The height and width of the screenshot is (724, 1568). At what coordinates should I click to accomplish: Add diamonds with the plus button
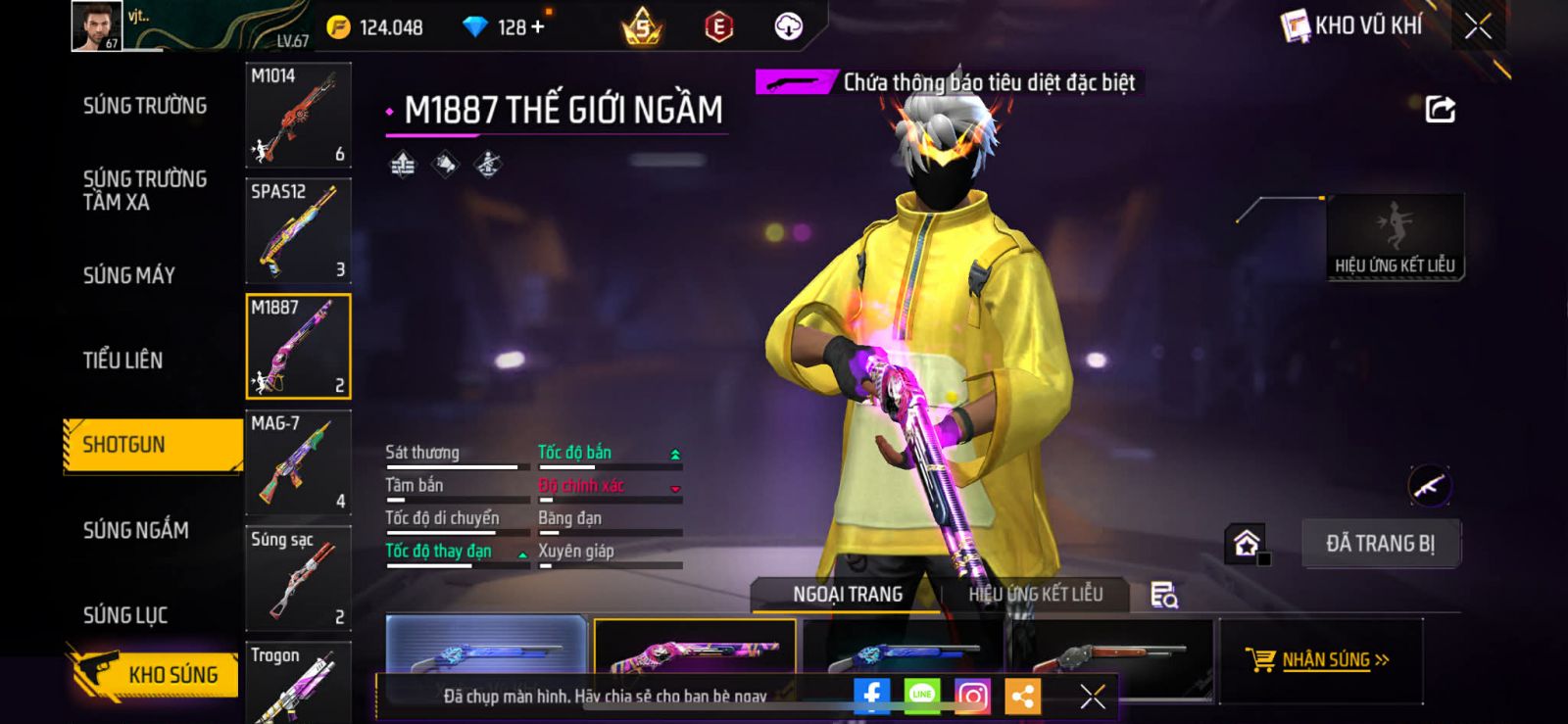click(537, 26)
